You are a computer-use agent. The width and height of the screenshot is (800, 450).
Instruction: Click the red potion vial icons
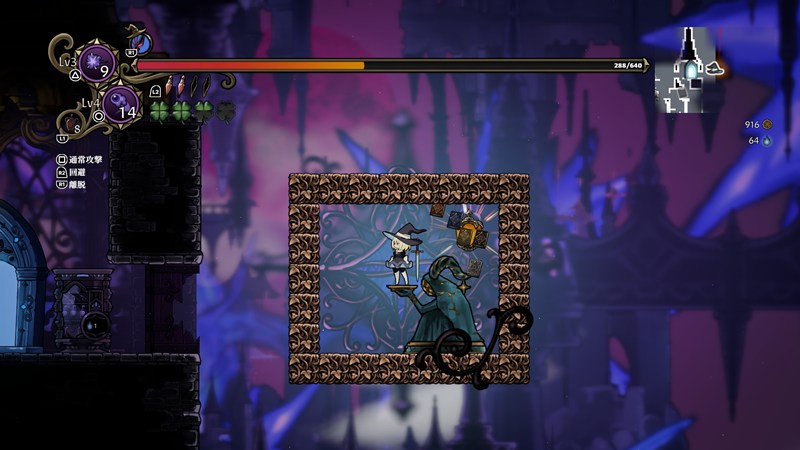click(175, 86)
